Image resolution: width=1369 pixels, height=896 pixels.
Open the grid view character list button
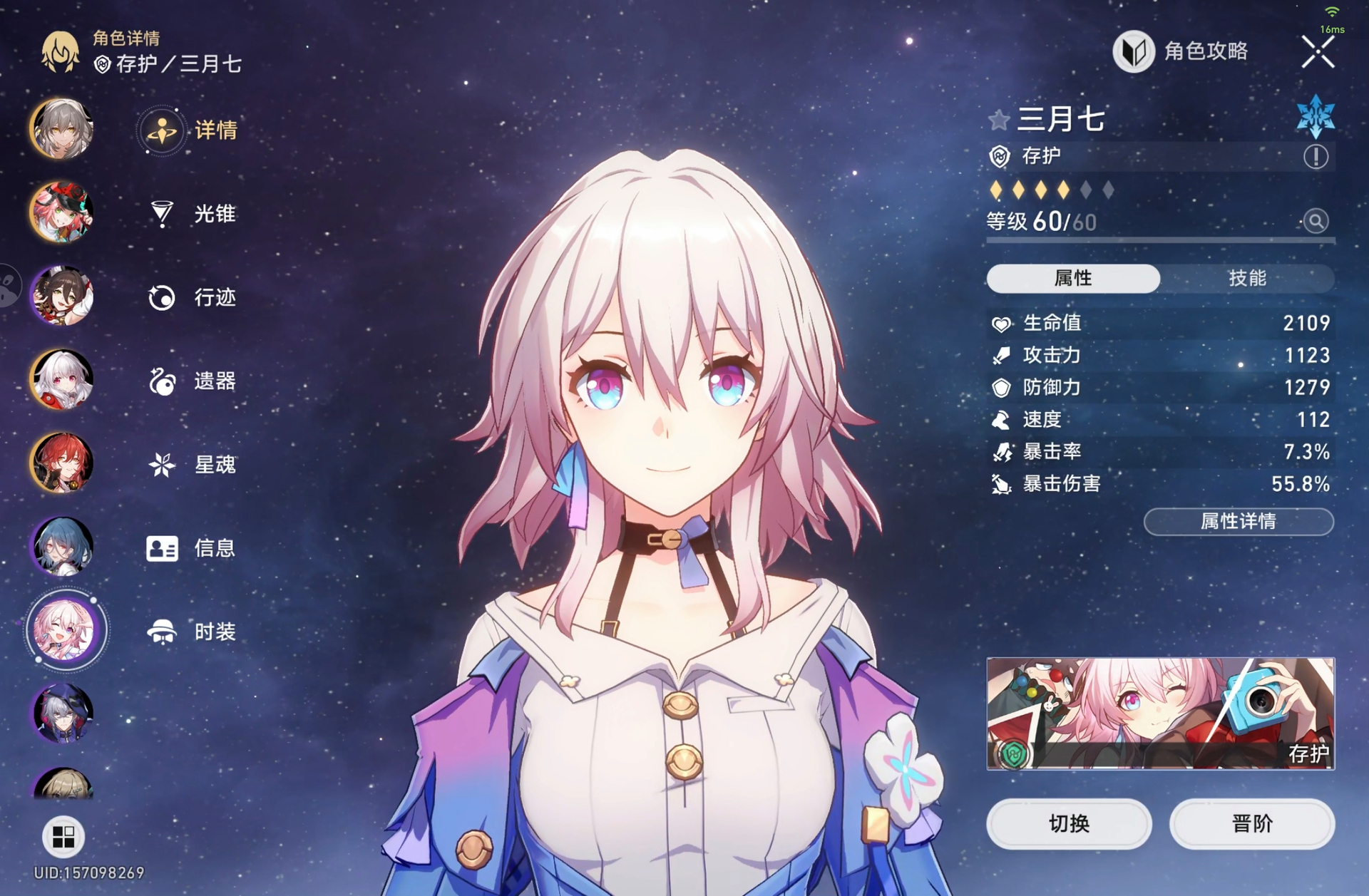click(x=63, y=836)
